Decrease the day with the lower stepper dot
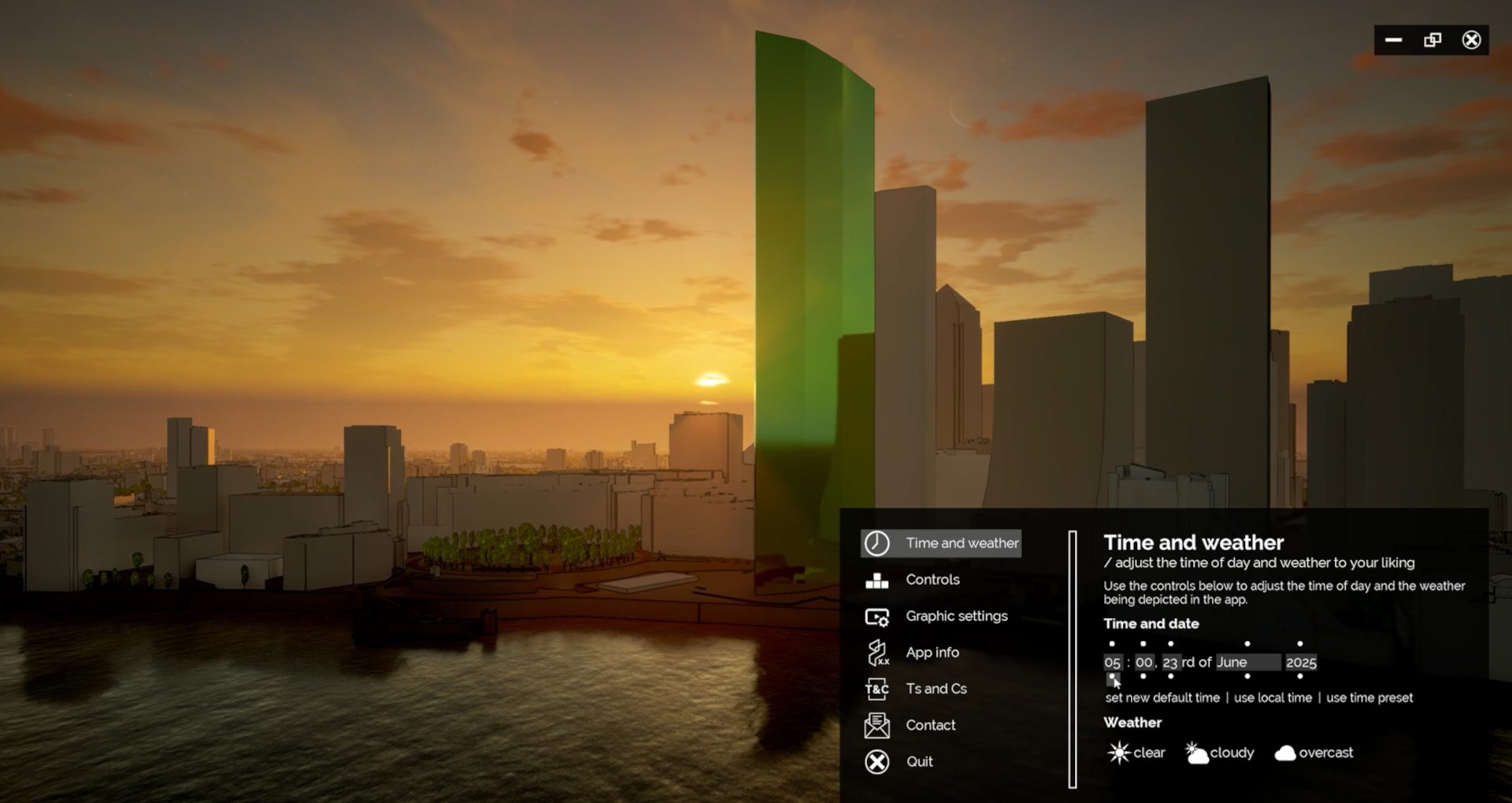The height and width of the screenshot is (803, 1512). (1170, 676)
